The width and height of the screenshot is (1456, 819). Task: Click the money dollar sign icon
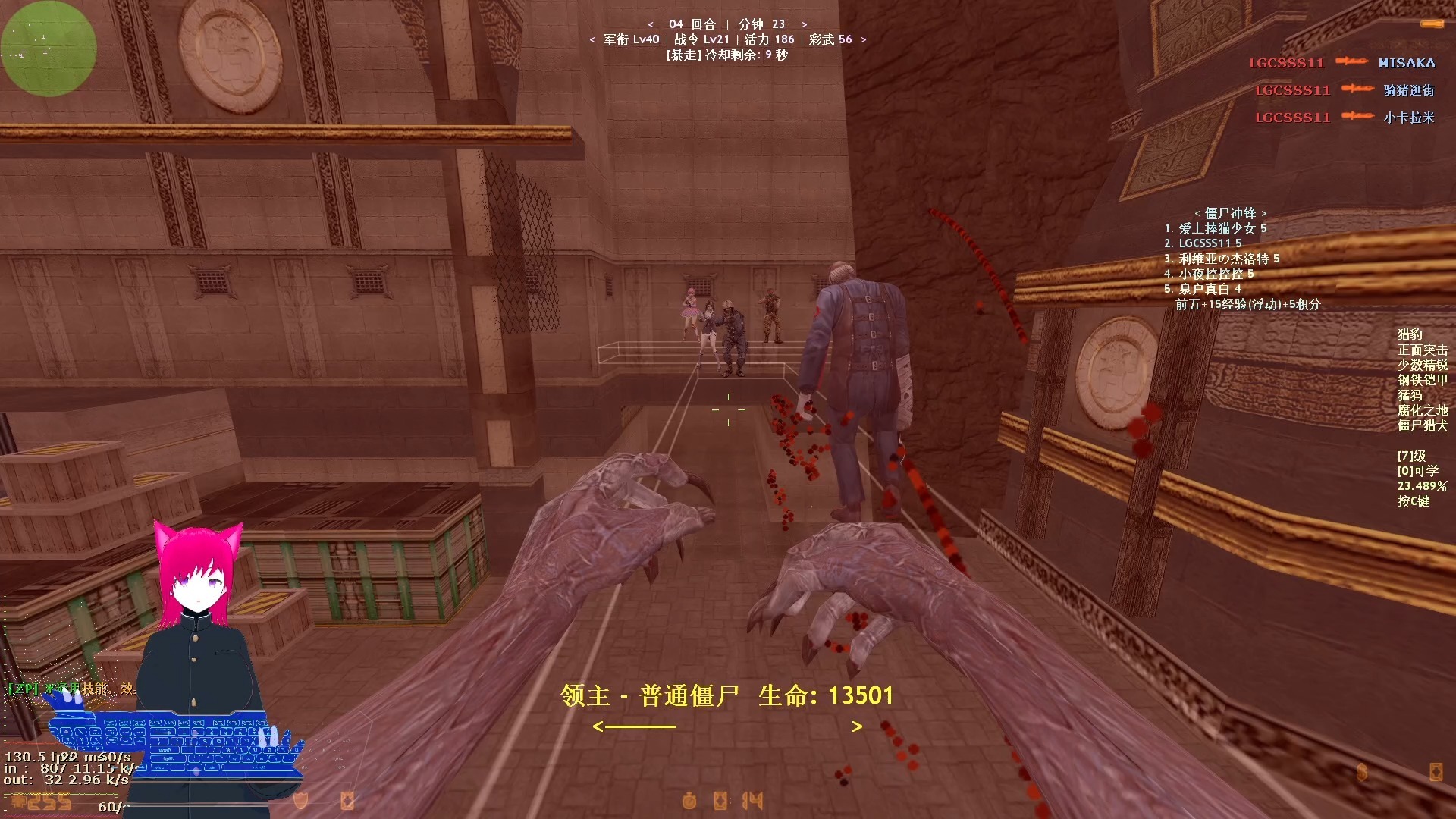tap(1362, 772)
